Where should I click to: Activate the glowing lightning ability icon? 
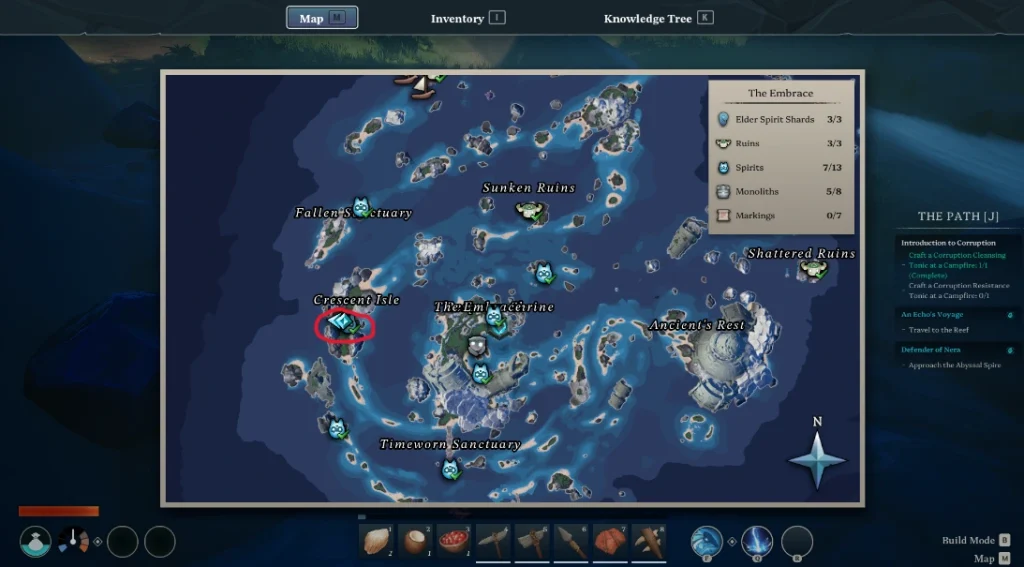coord(757,541)
